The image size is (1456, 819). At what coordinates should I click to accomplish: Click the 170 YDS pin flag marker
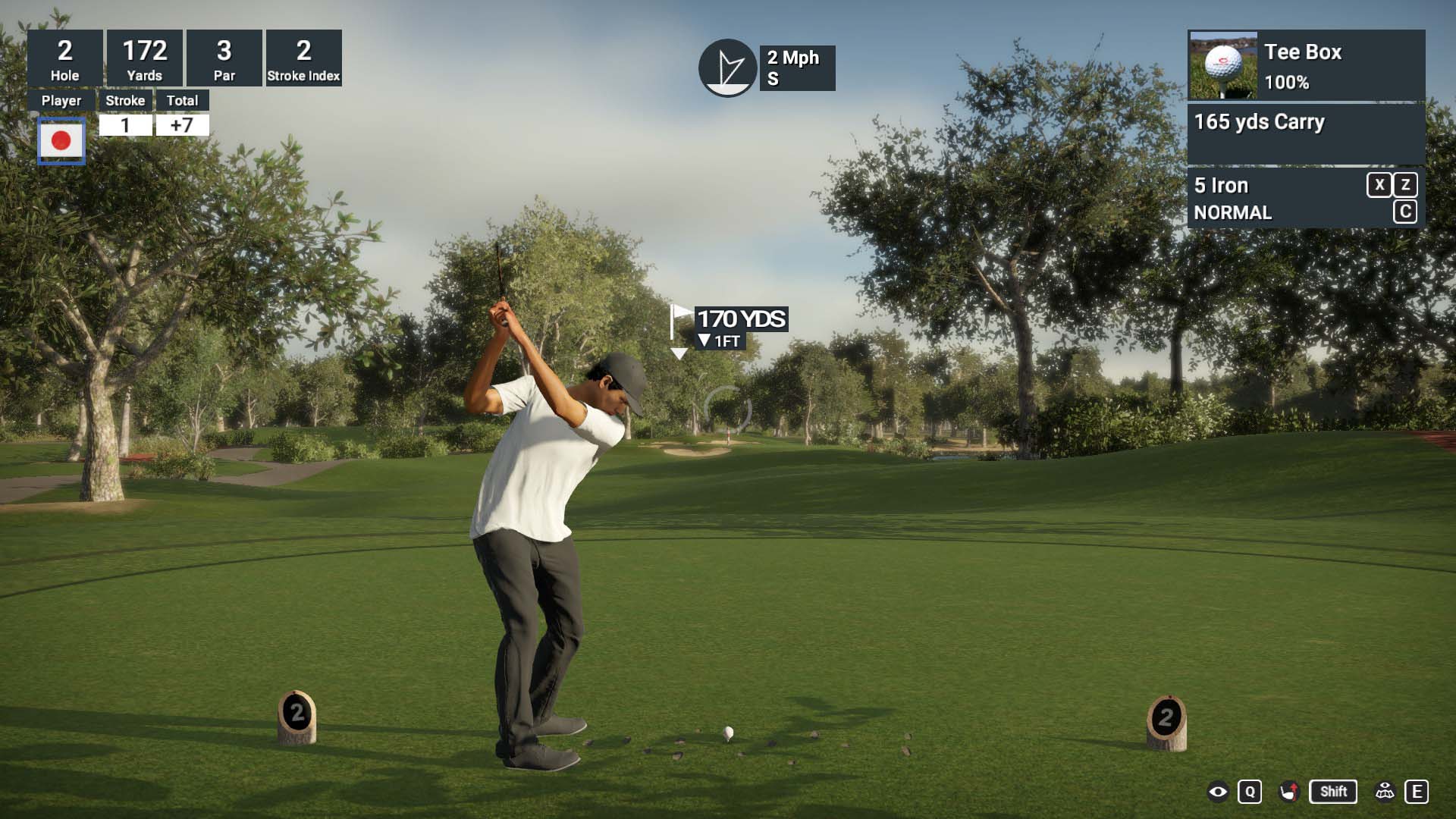pos(679,322)
